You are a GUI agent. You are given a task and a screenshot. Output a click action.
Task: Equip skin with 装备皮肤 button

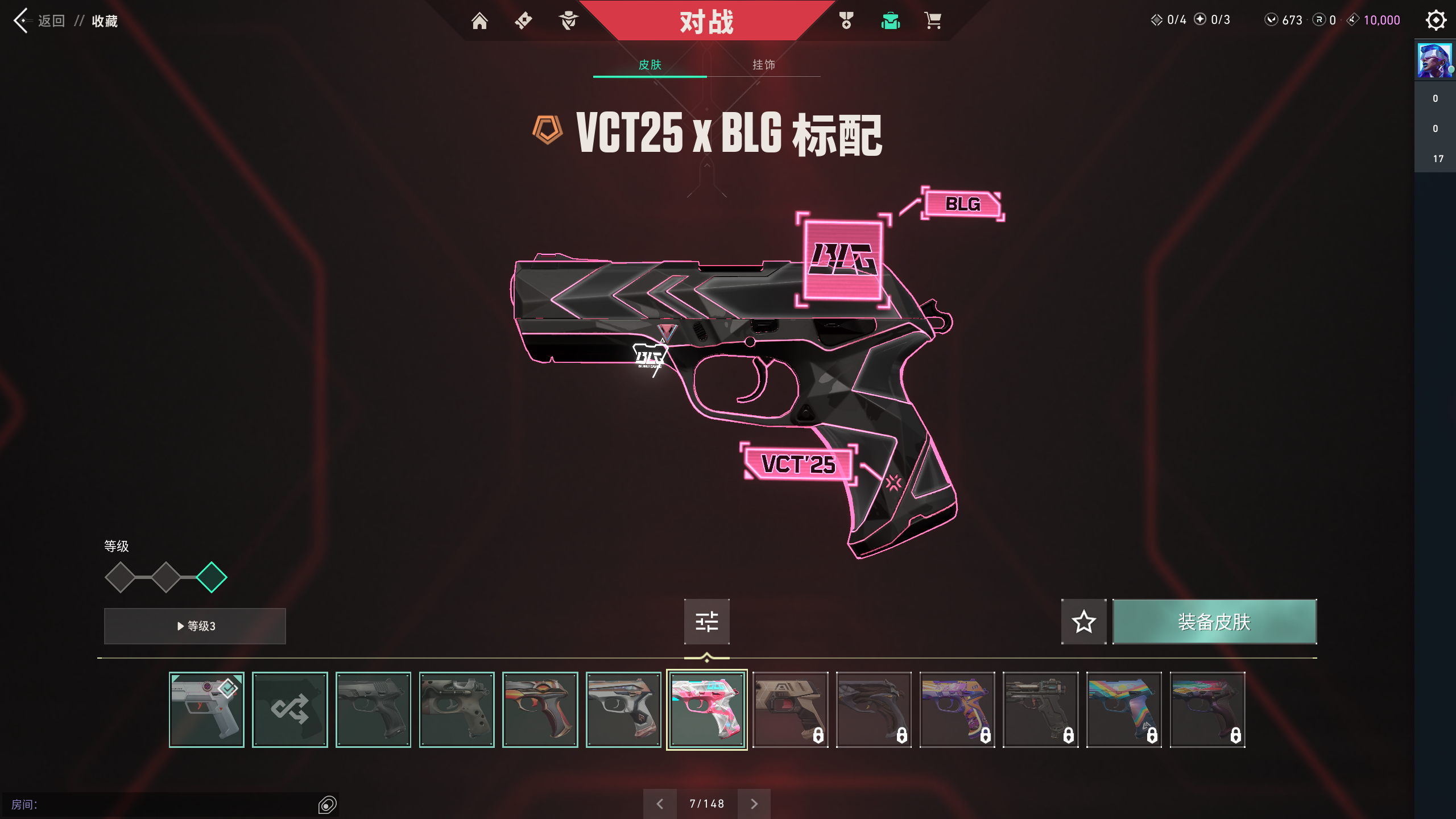1214,622
